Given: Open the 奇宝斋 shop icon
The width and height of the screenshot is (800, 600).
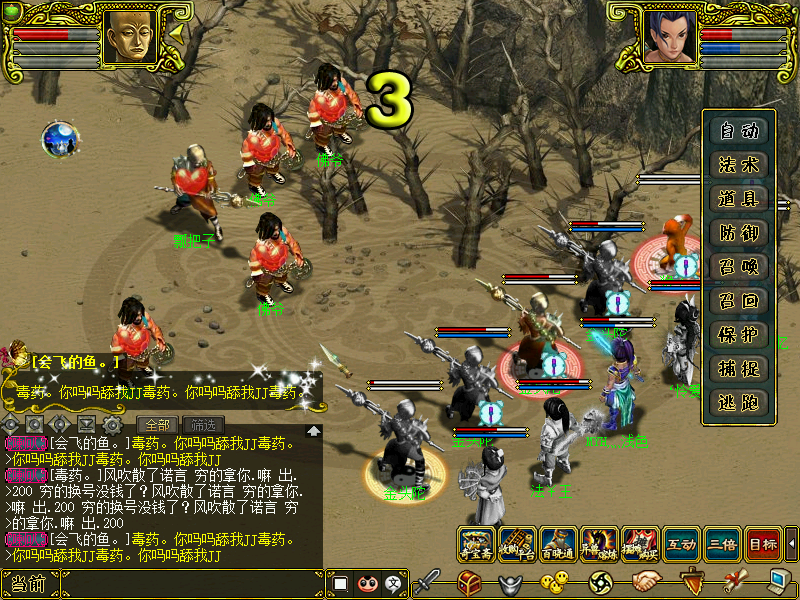Looking at the screenshot, I should click(x=477, y=544).
